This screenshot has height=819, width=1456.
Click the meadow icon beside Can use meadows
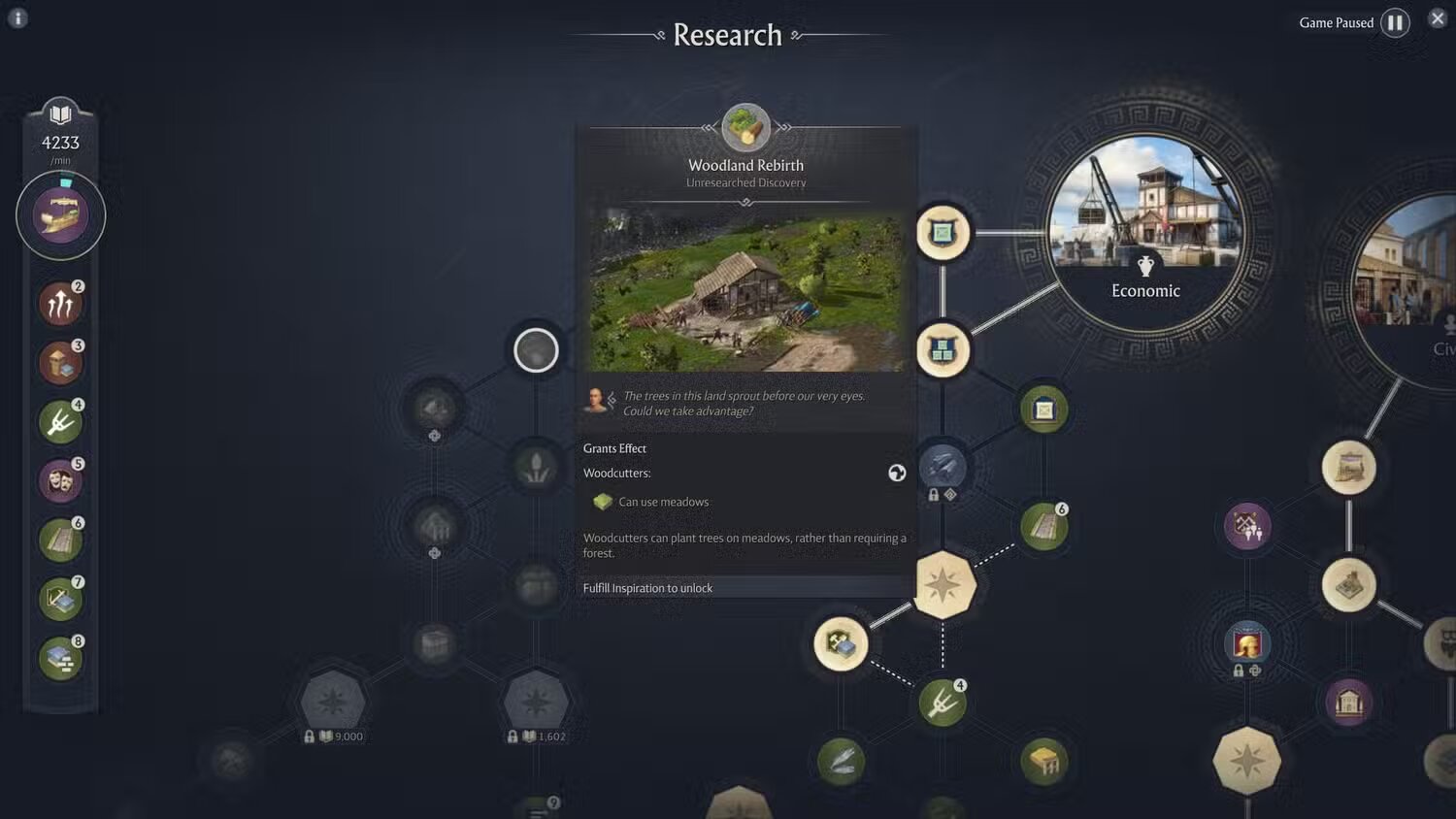click(x=603, y=502)
